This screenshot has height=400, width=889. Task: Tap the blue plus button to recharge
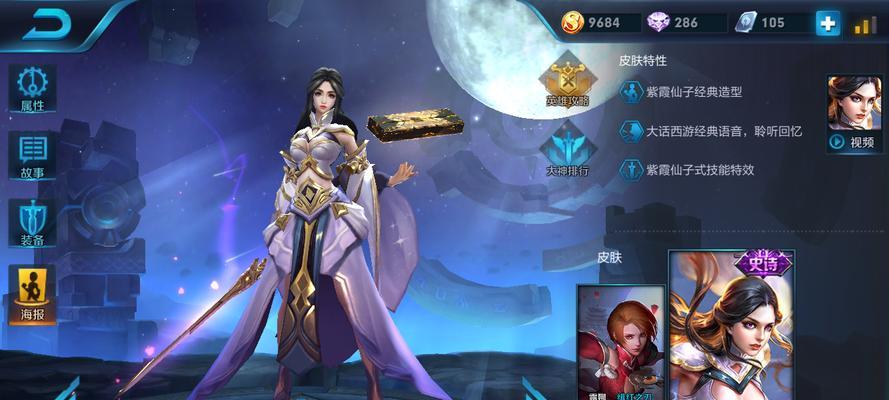click(828, 23)
